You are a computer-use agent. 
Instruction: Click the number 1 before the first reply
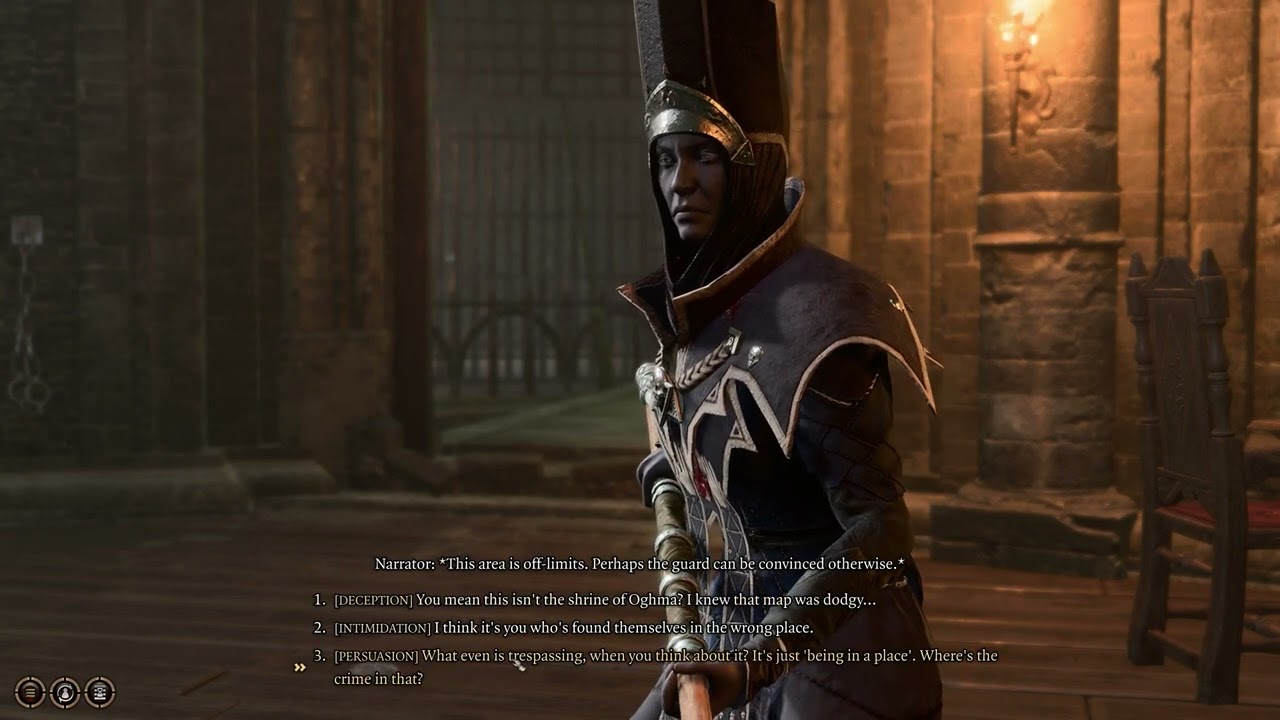click(x=317, y=597)
